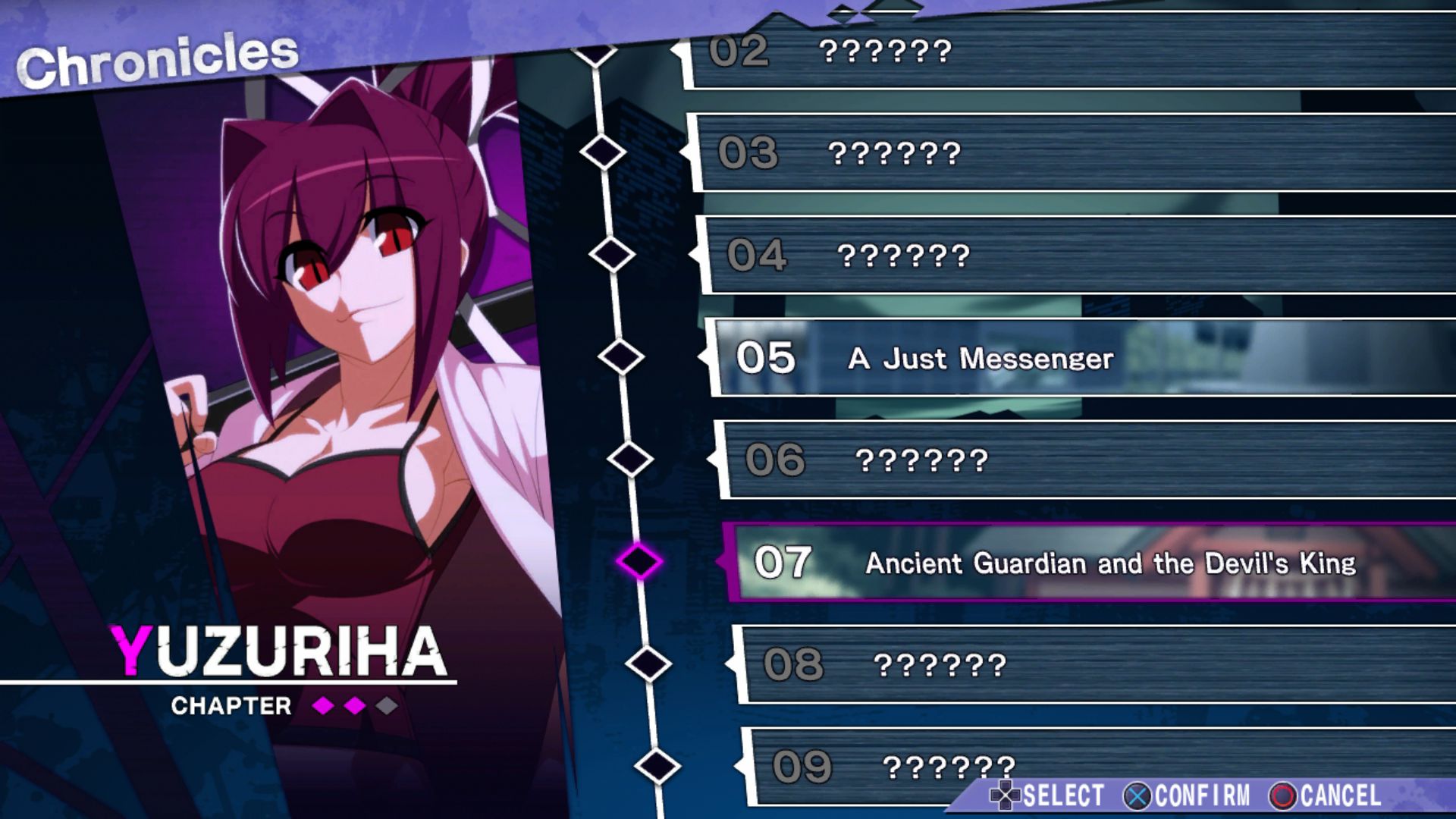Click the chapter progress diamond indicator row
The image size is (1456, 819).
coord(353,705)
